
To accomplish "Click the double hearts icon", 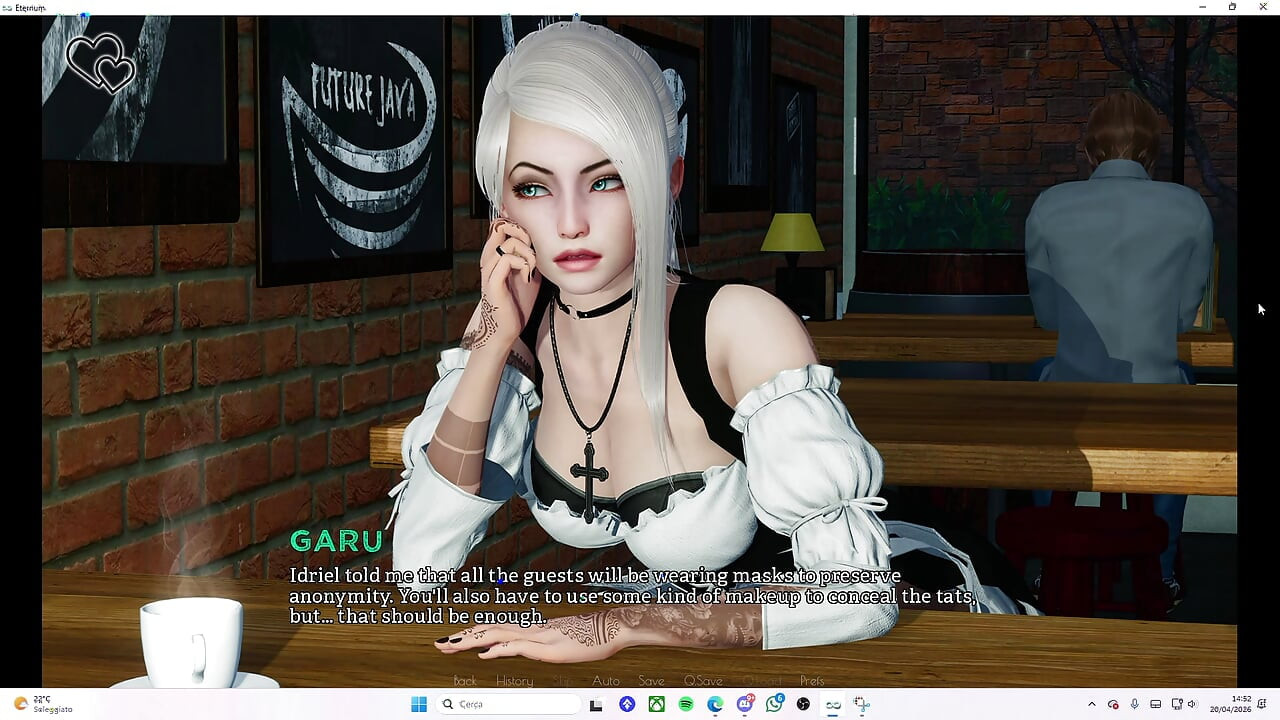I will tap(101, 63).
